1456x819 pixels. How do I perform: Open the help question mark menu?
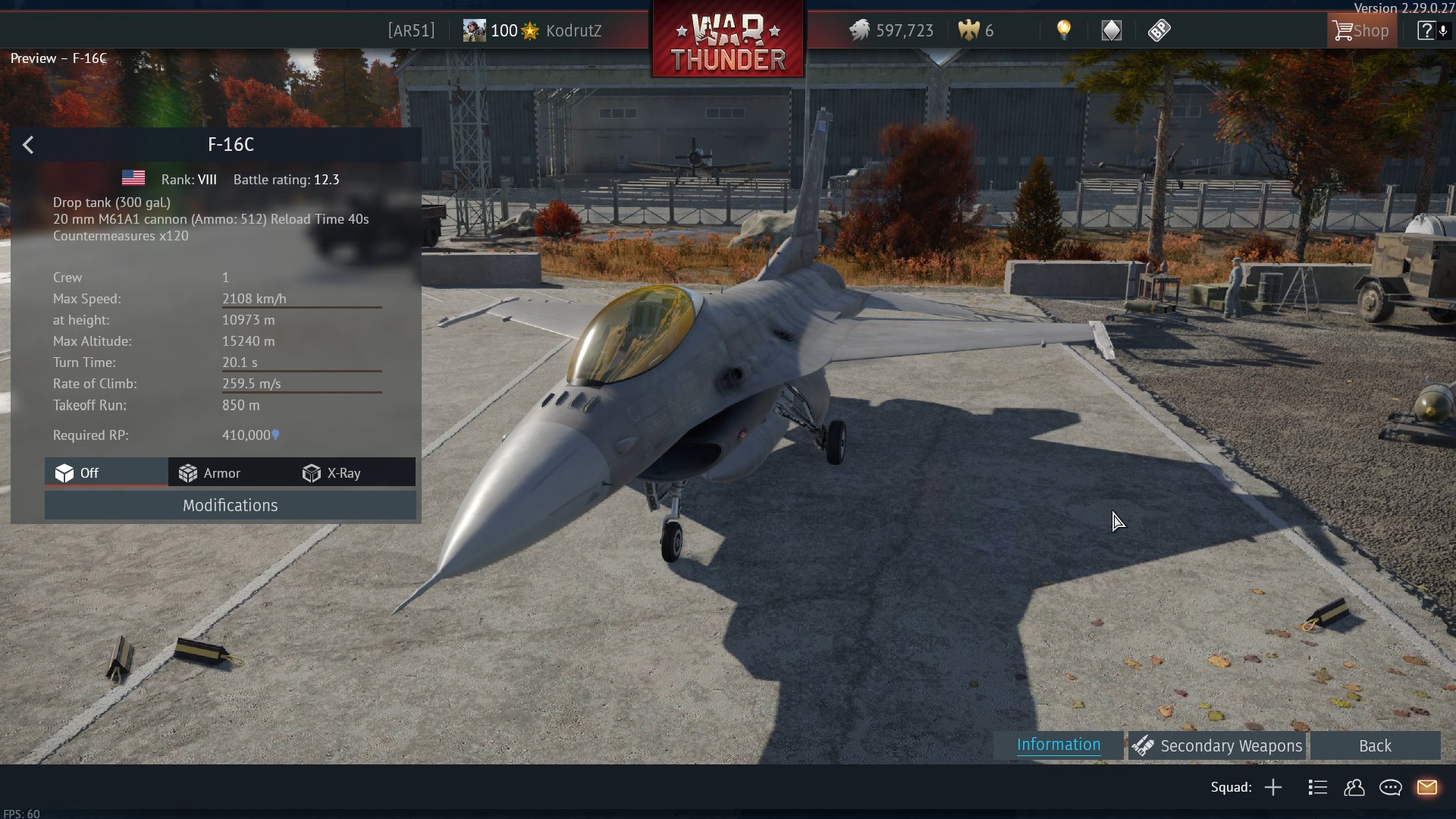(x=1426, y=31)
